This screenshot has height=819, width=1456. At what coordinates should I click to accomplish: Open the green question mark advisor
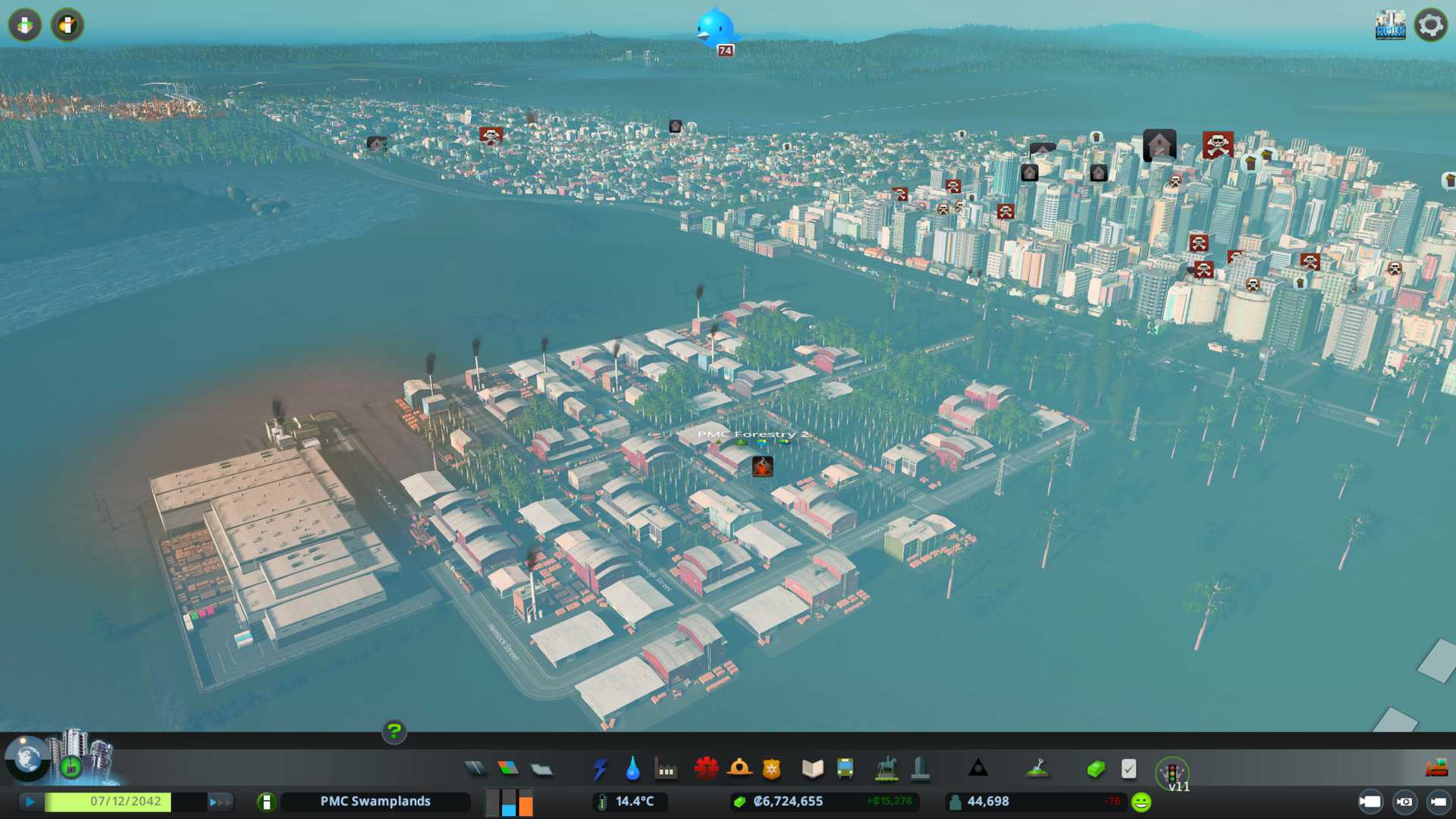coord(394,731)
